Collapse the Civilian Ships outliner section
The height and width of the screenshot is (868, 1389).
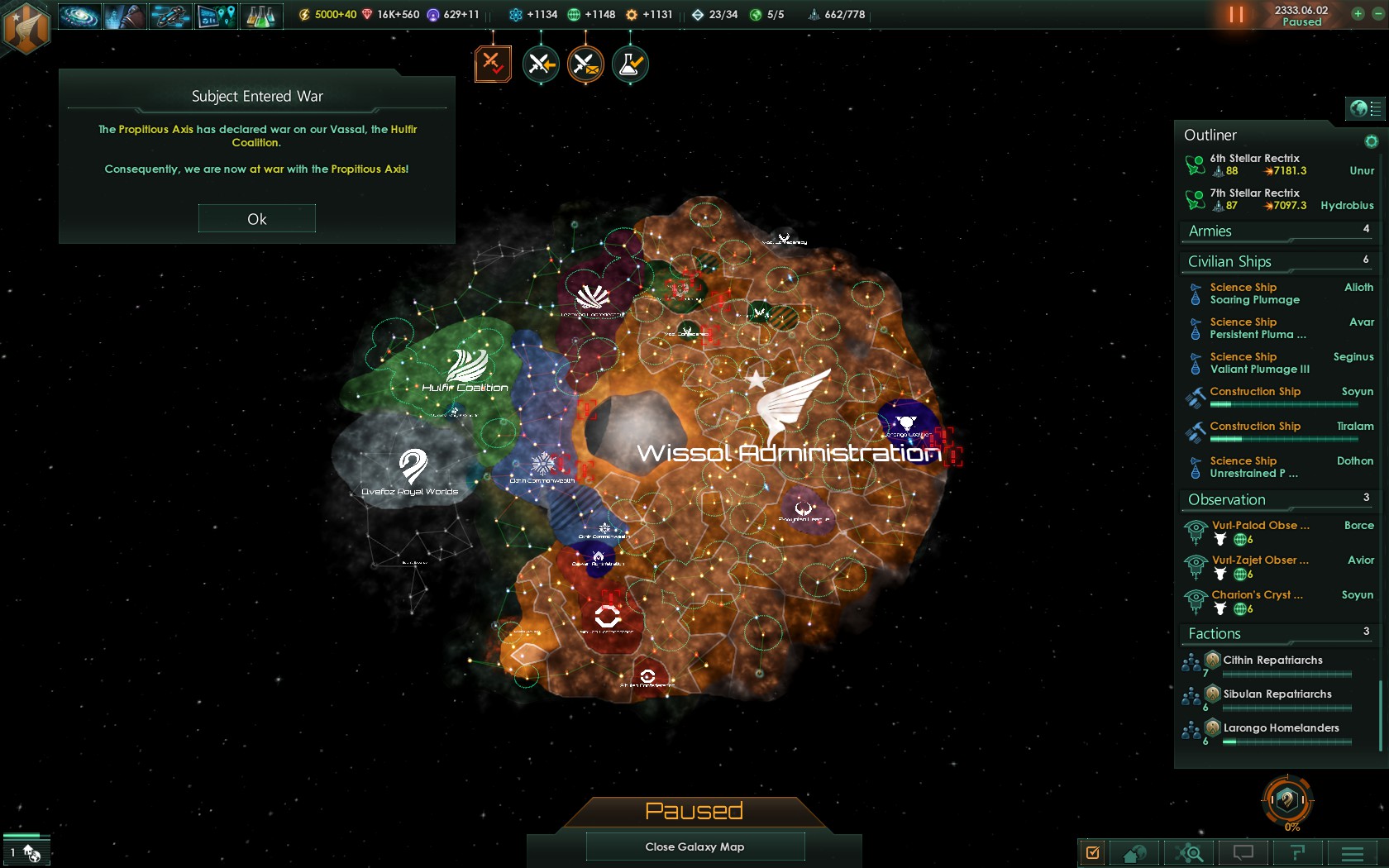click(1229, 262)
